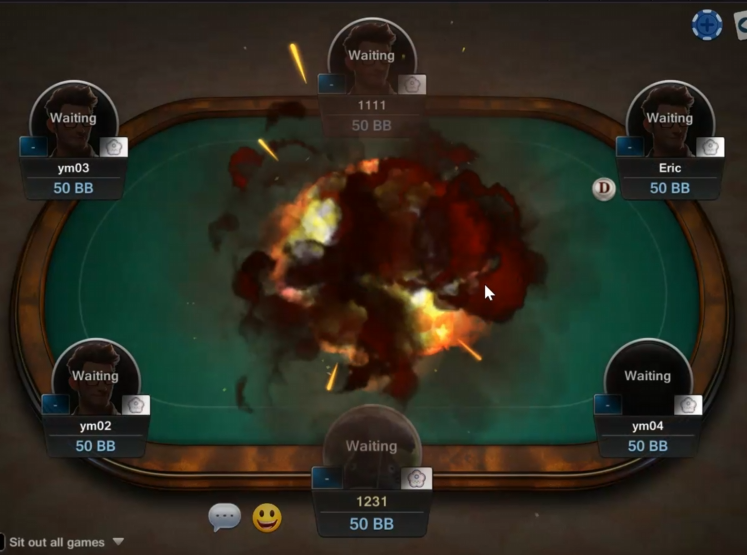Click the blue plus chip icon

[707, 25]
